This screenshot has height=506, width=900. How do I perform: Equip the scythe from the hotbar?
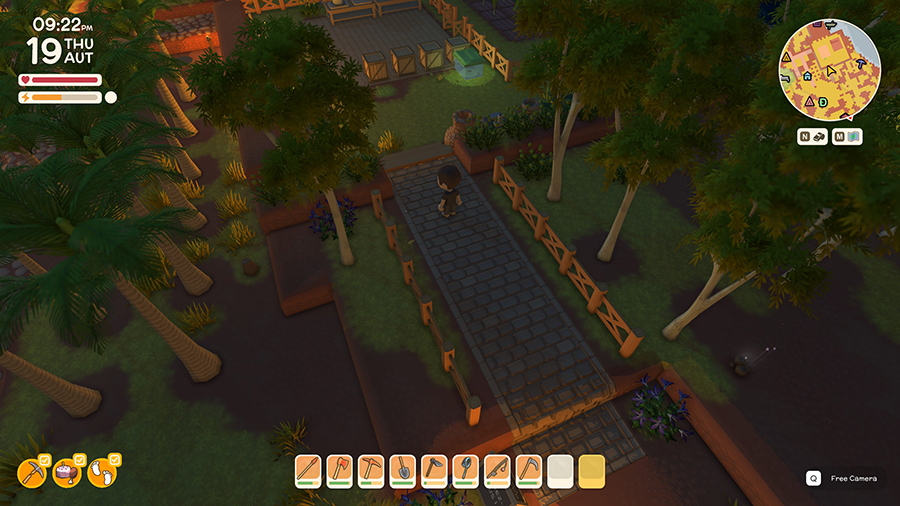click(x=528, y=470)
